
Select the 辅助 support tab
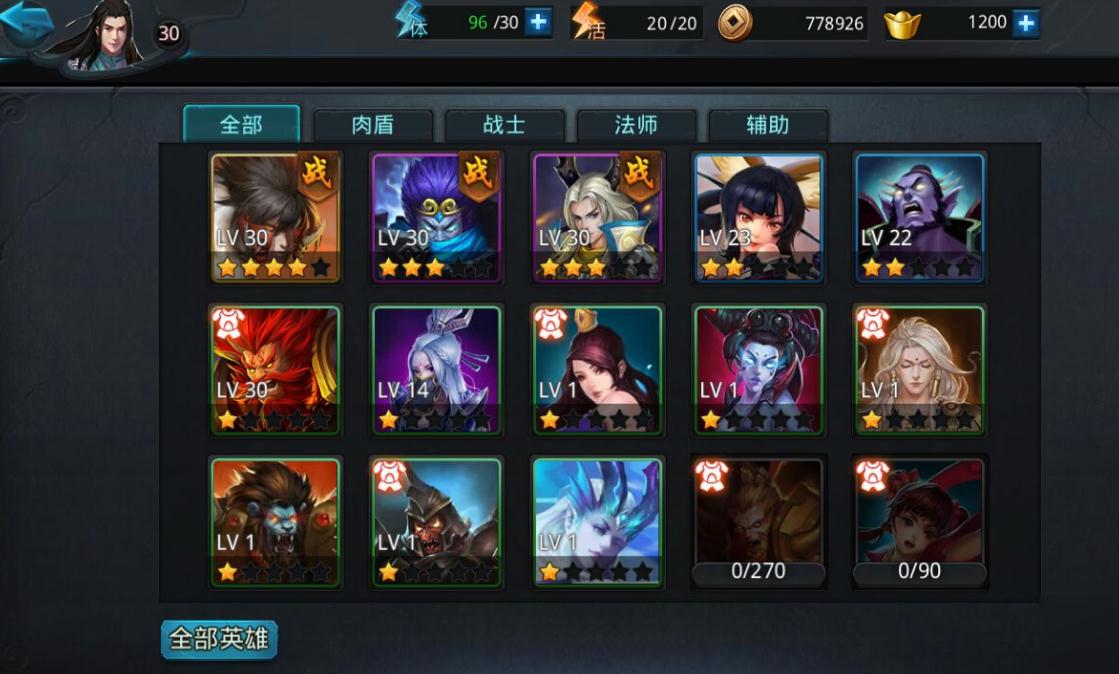click(x=768, y=125)
